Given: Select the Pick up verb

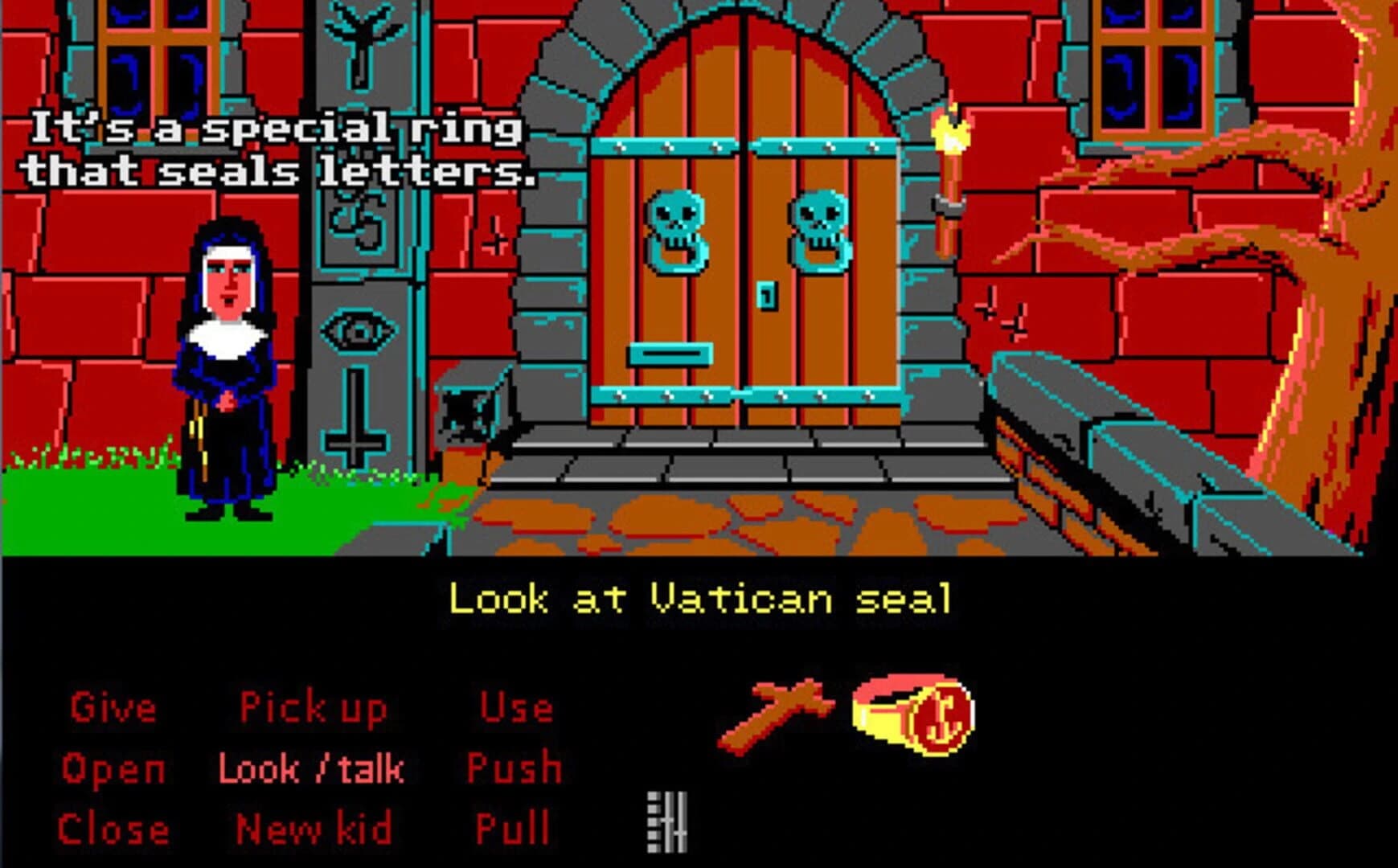Looking at the screenshot, I should 314,707.
